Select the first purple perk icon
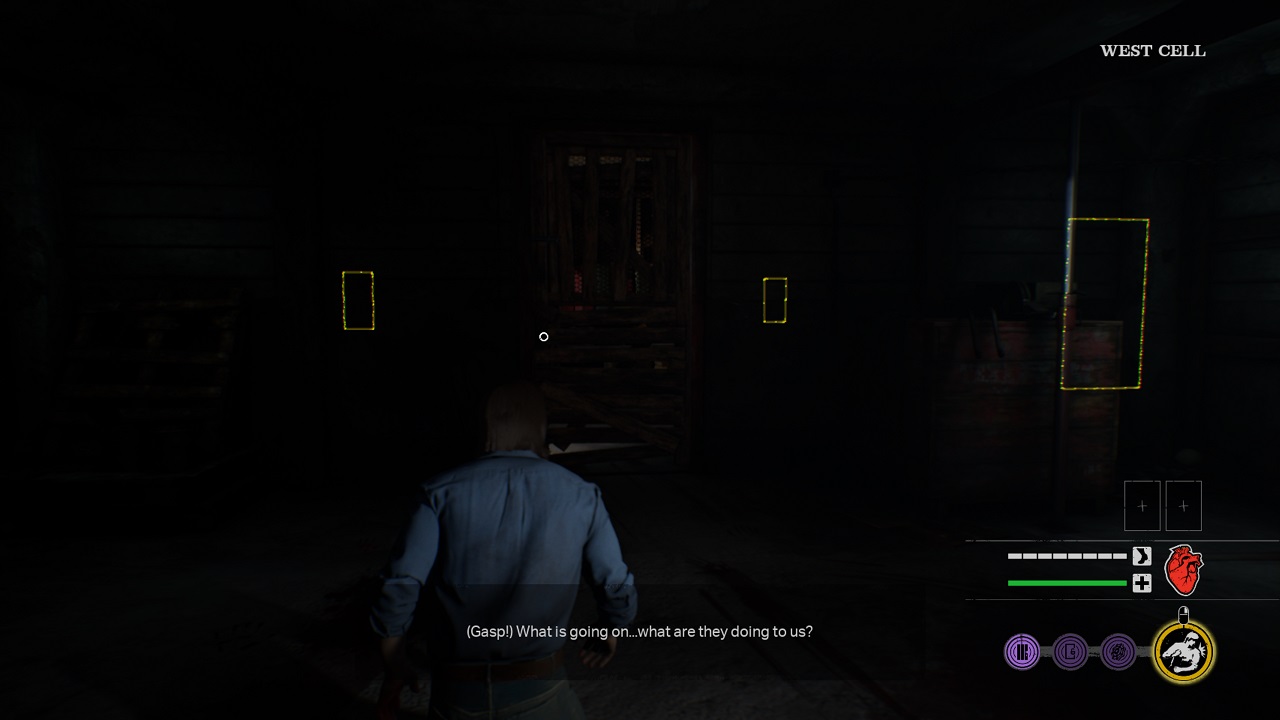This screenshot has height=720, width=1280. [x=1021, y=651]
